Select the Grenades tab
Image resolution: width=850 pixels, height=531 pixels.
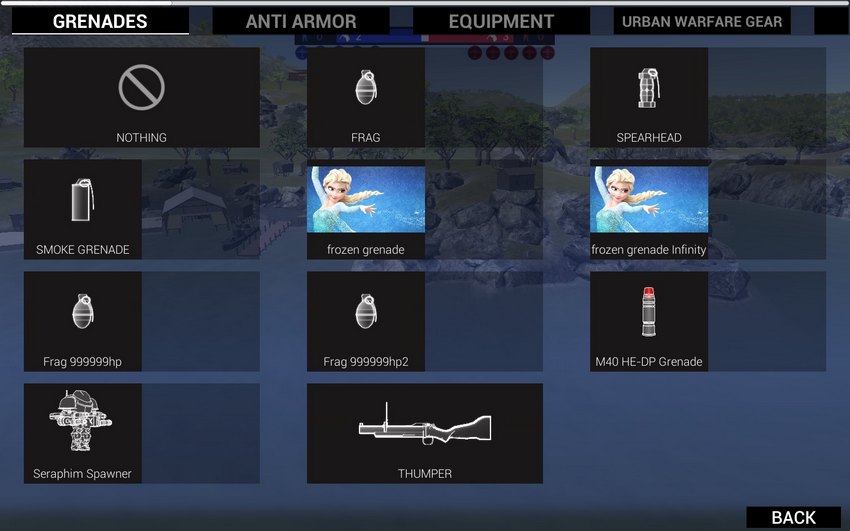point(100,21)
